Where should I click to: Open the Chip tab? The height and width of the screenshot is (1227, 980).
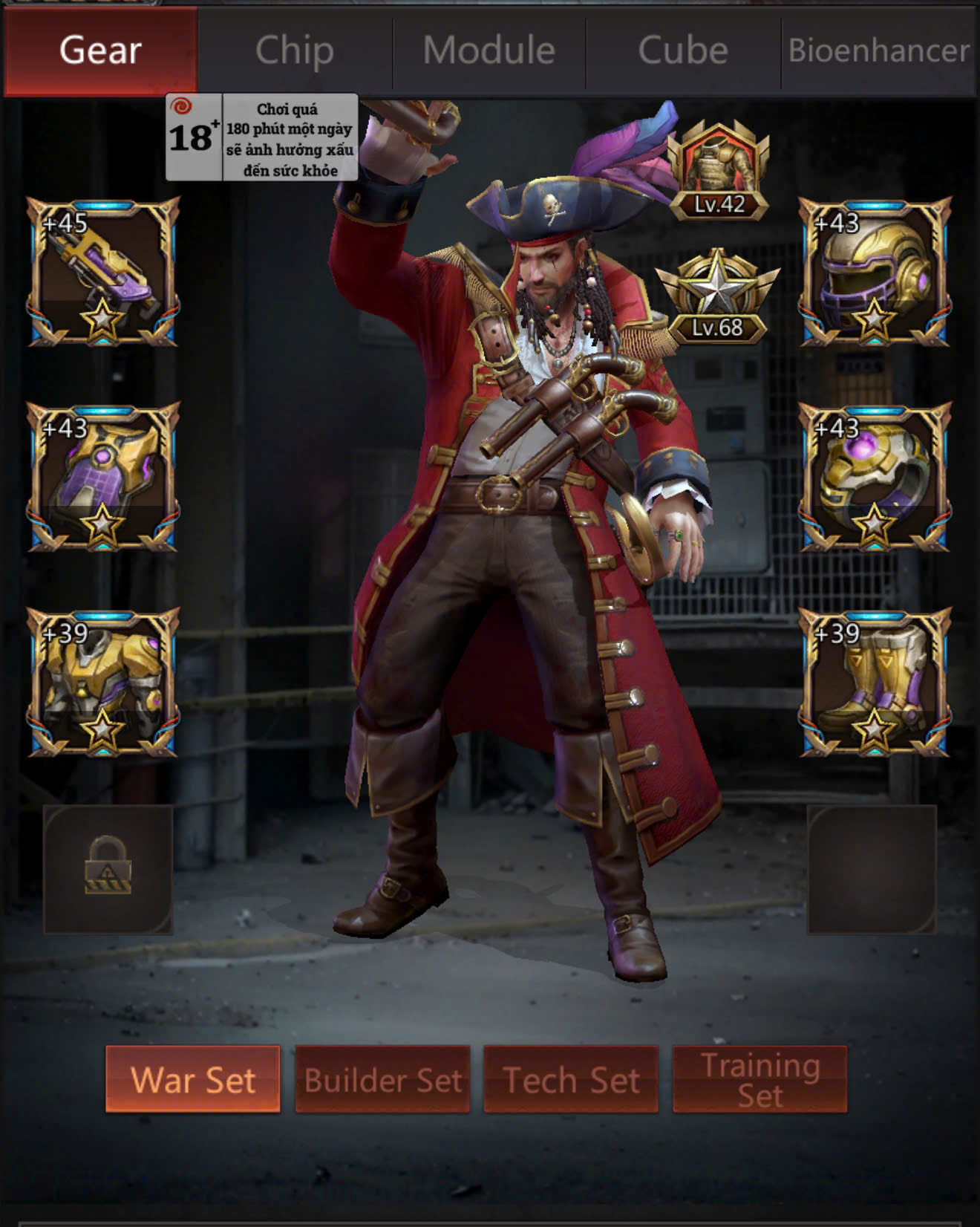(295, 51)
